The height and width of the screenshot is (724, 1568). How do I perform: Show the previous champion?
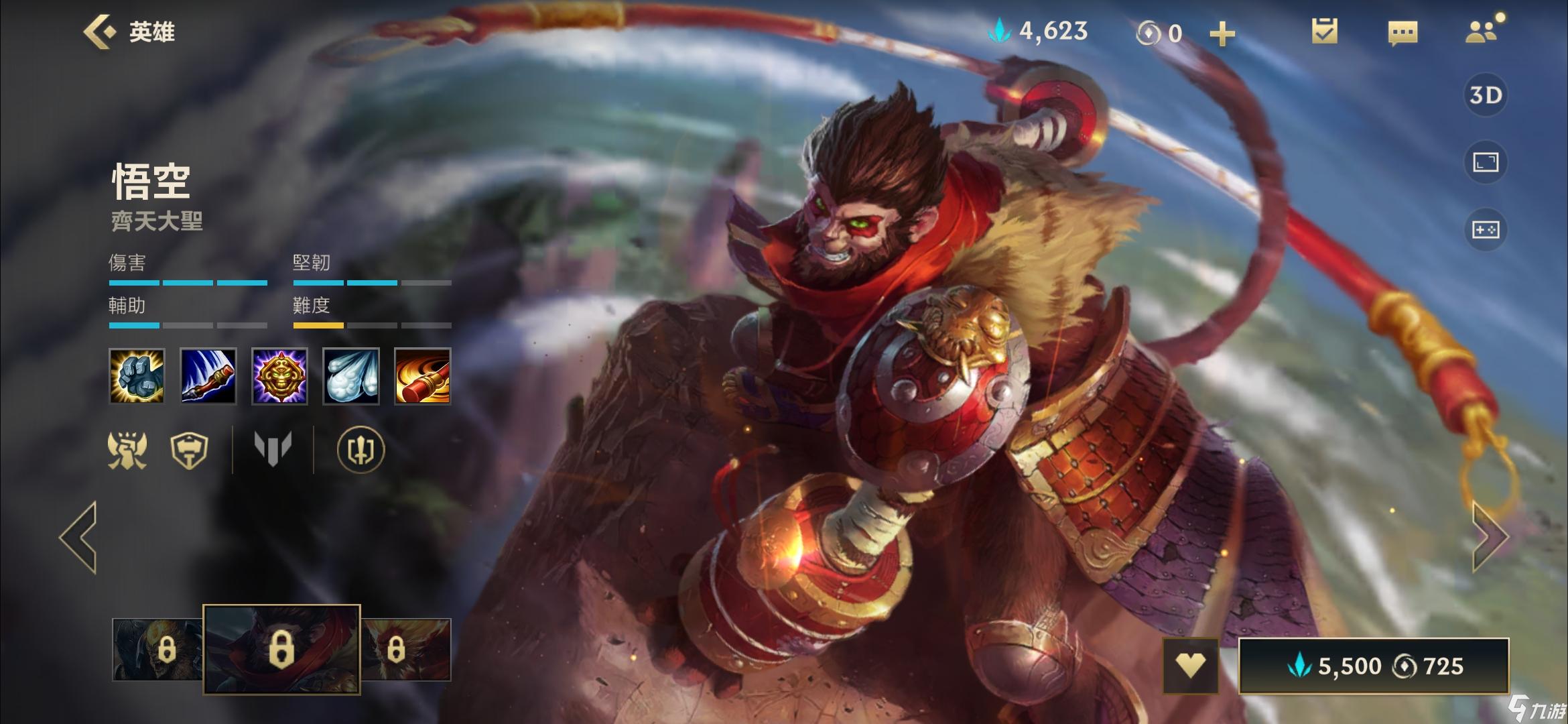(79, 536)
